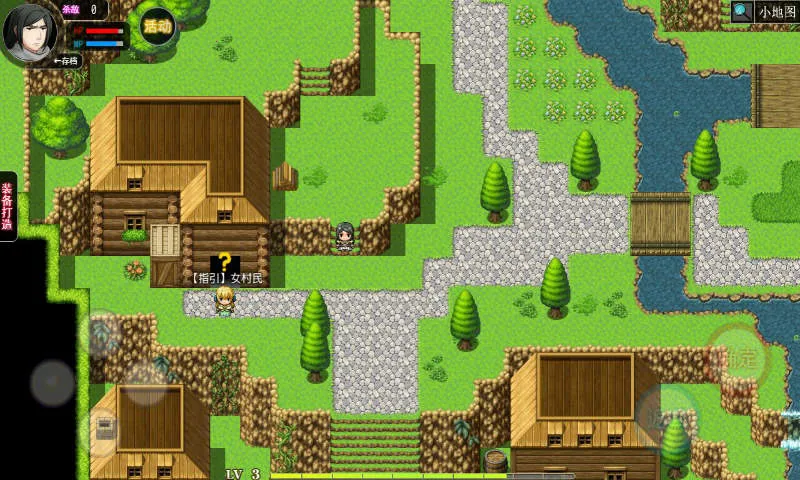Image resolution: width=800 pixels, height=480 pixels.
Task: Tap the 存档 save button
Action: pyautogui.click(x=66, y=61)
